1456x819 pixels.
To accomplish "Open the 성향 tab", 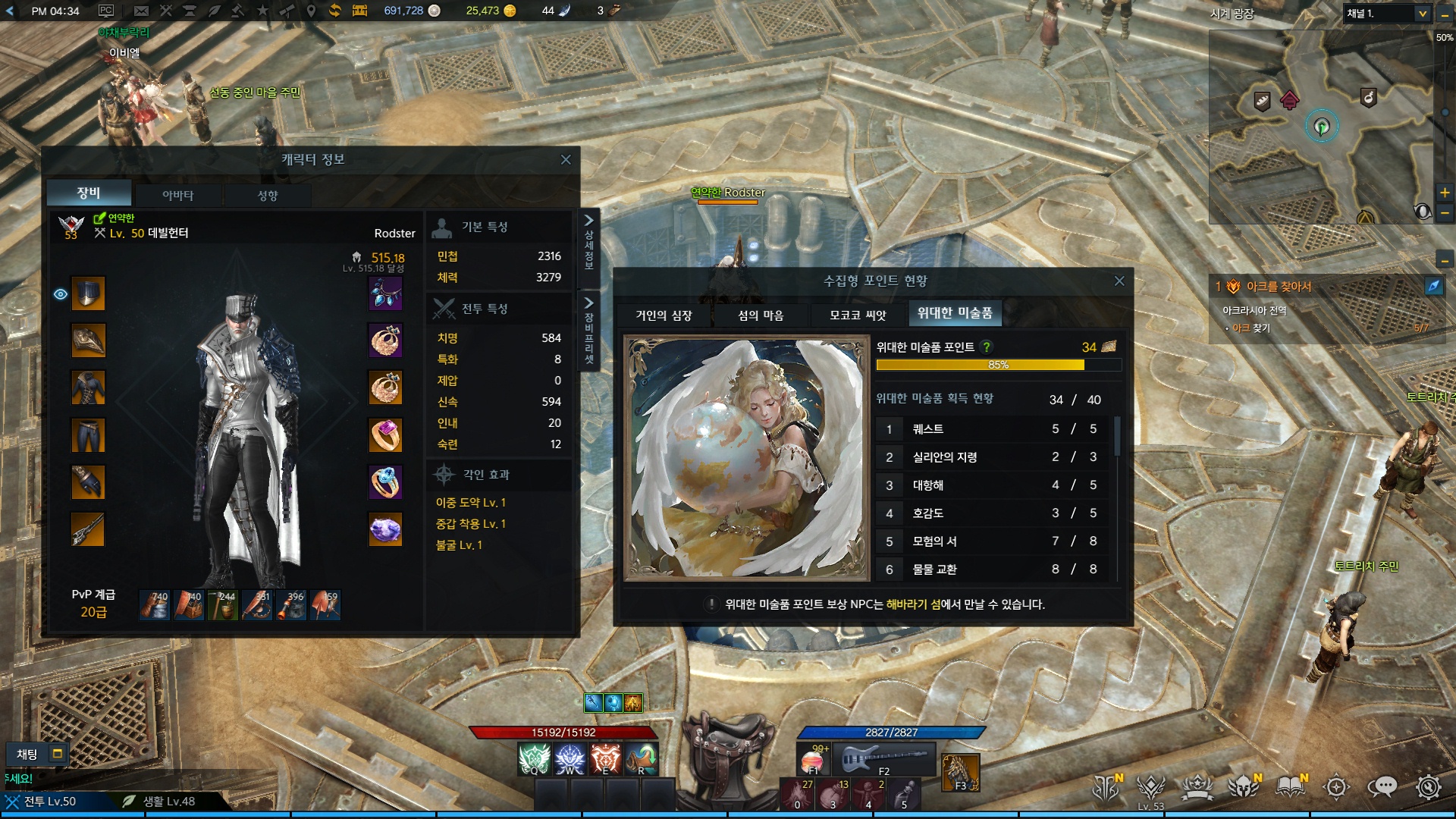I will pos(268,195).
